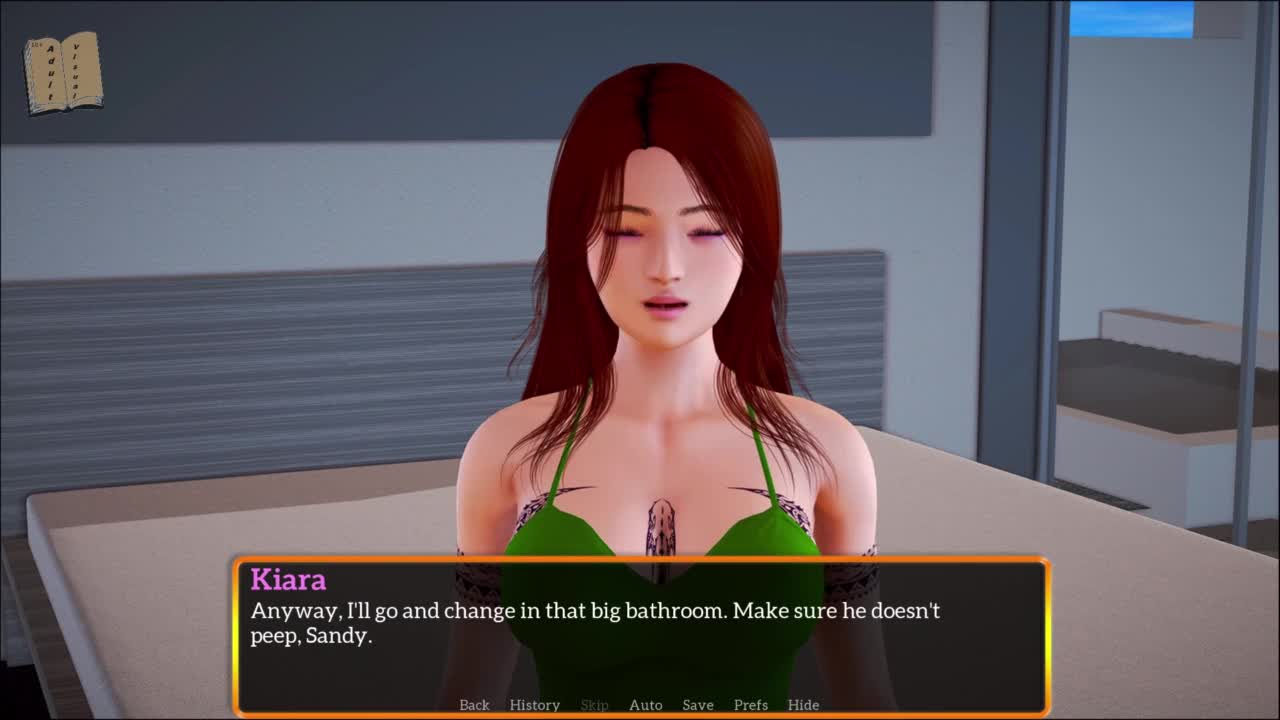1280x720 pixels.
Task: Hide the dialogue interface
Action: [803, 705]
